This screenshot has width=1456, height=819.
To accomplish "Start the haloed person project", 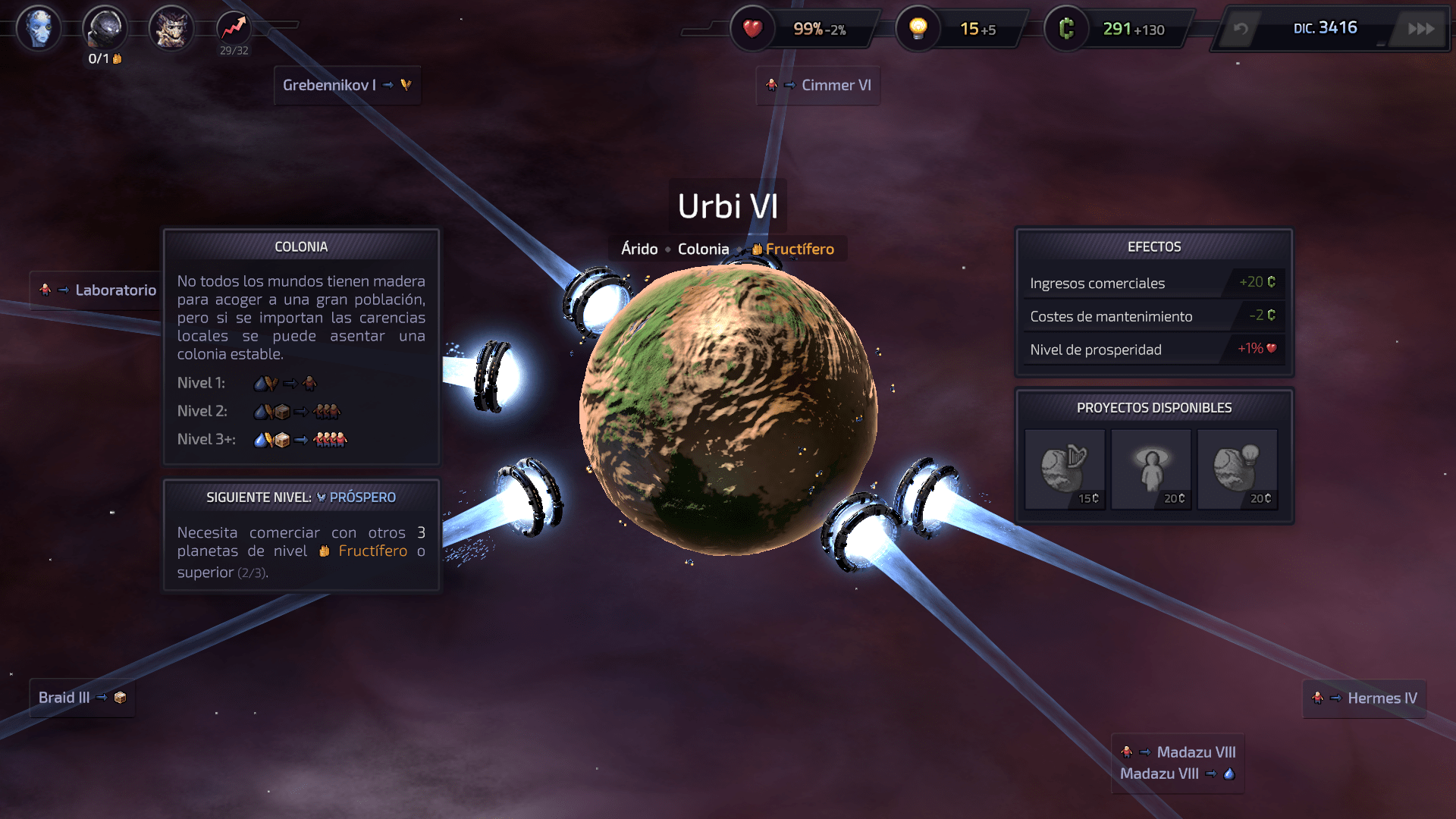I will (x=1151, y=469).
